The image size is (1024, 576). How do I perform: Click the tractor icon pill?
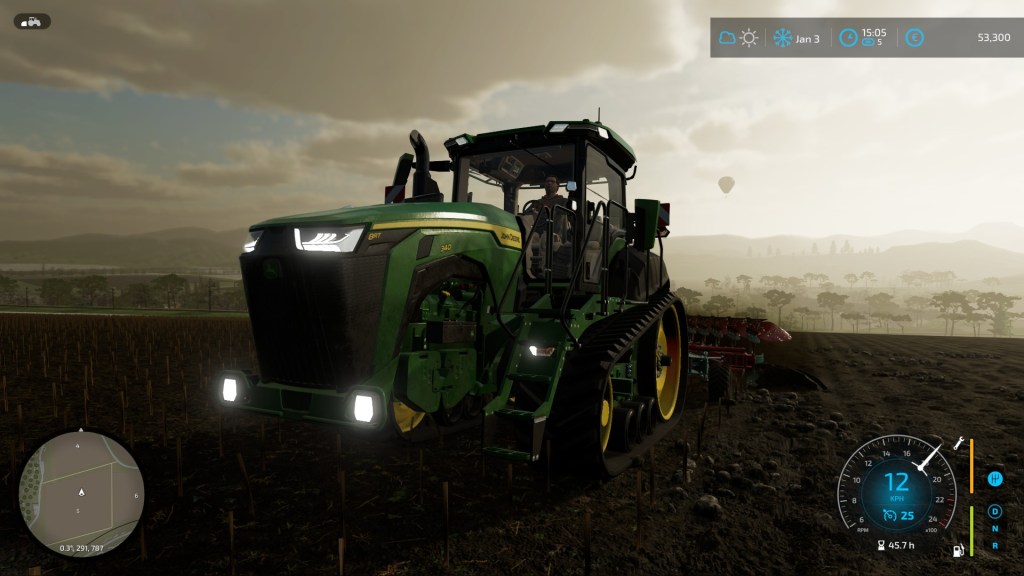tap(32, 21)
